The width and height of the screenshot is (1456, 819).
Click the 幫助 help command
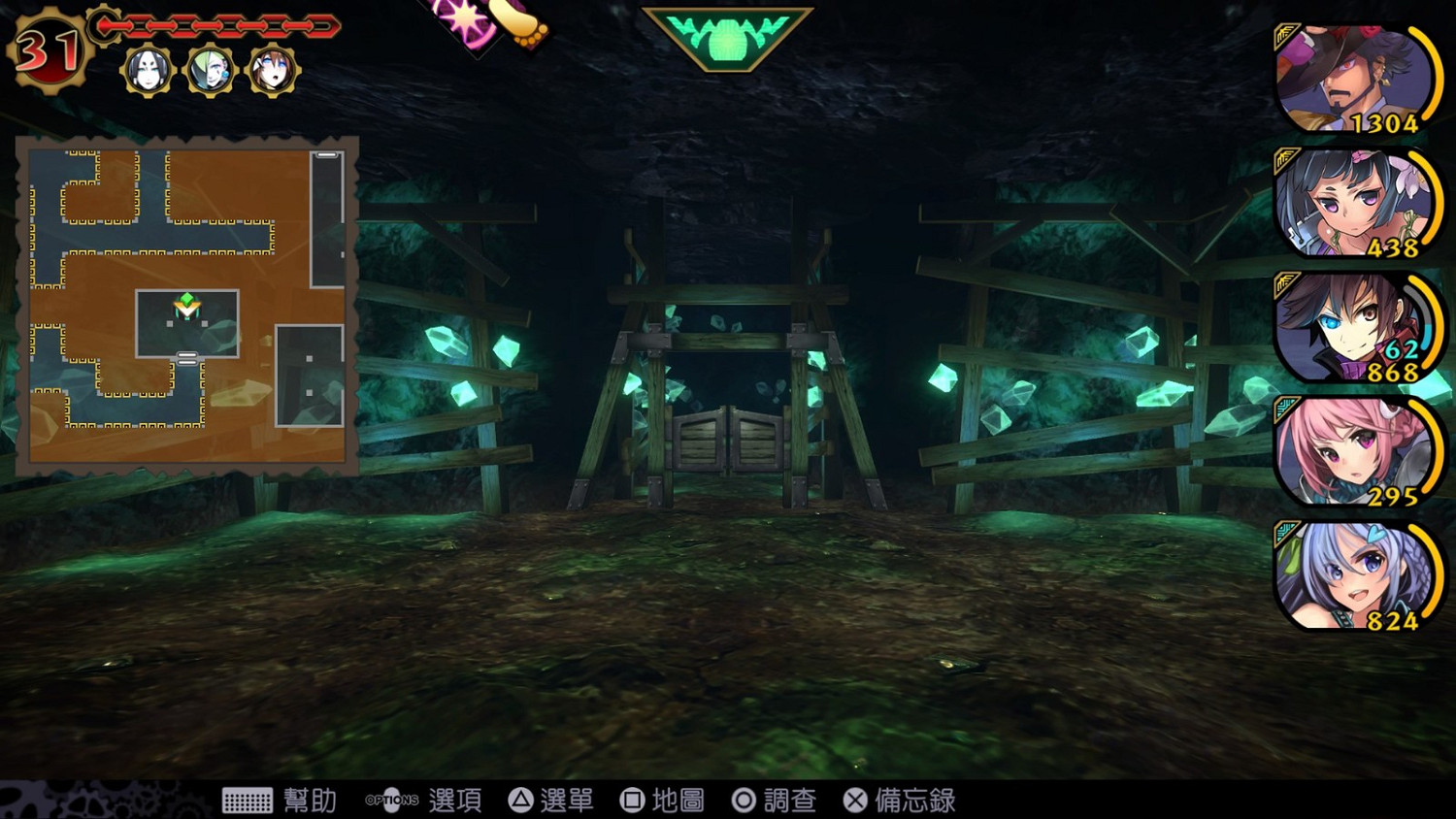(x=309, y=801)
